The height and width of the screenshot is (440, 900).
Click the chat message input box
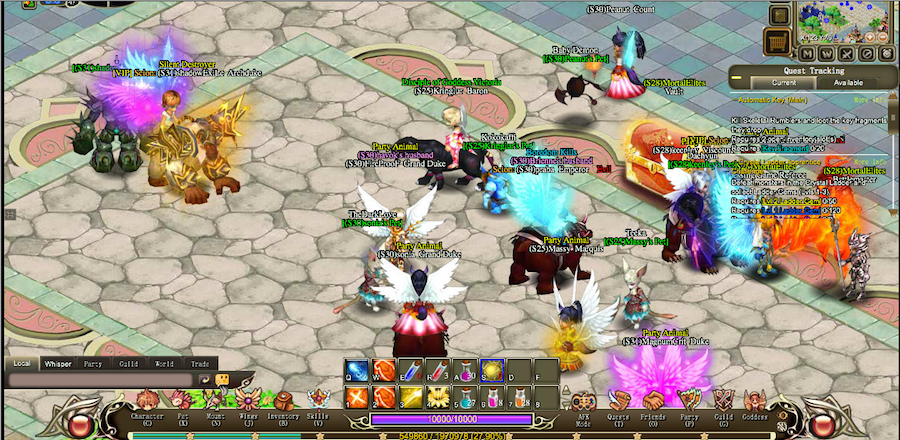100,380
